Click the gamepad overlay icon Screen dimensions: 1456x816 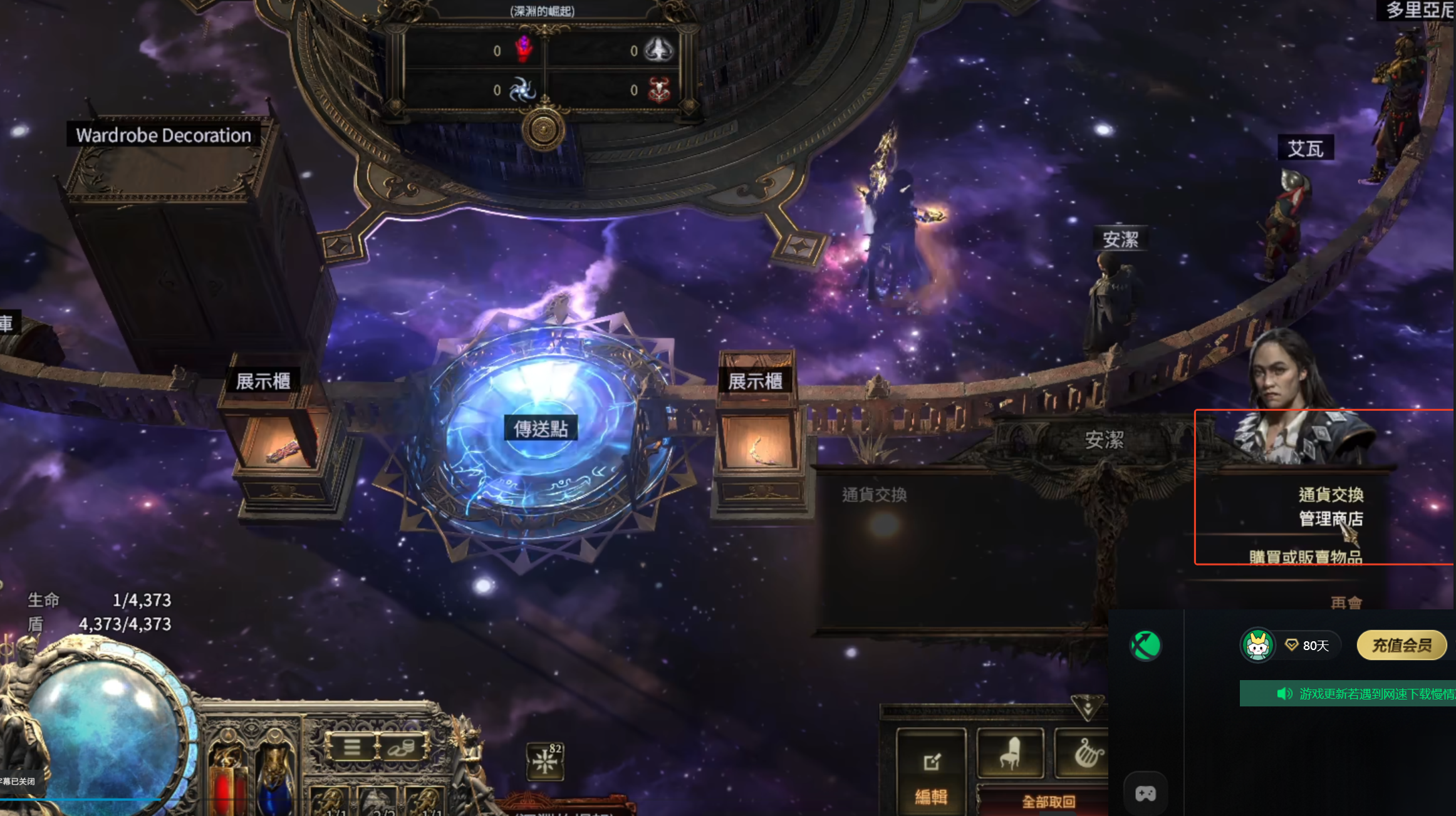pos(1145,793)
